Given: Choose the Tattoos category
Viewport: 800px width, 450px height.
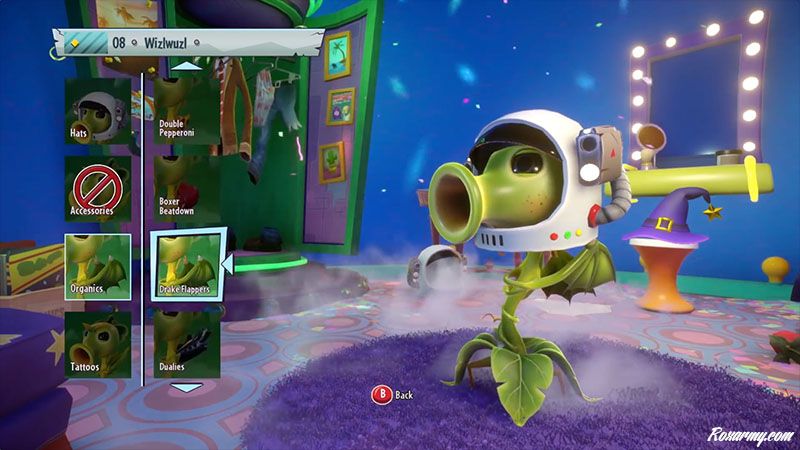Looking at the screenshot, I should 98,343.
